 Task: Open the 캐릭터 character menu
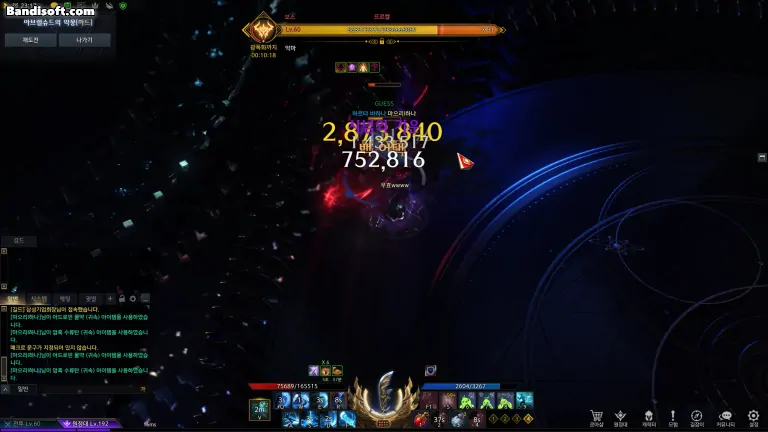pyautogui.click(x=647, y=417)
